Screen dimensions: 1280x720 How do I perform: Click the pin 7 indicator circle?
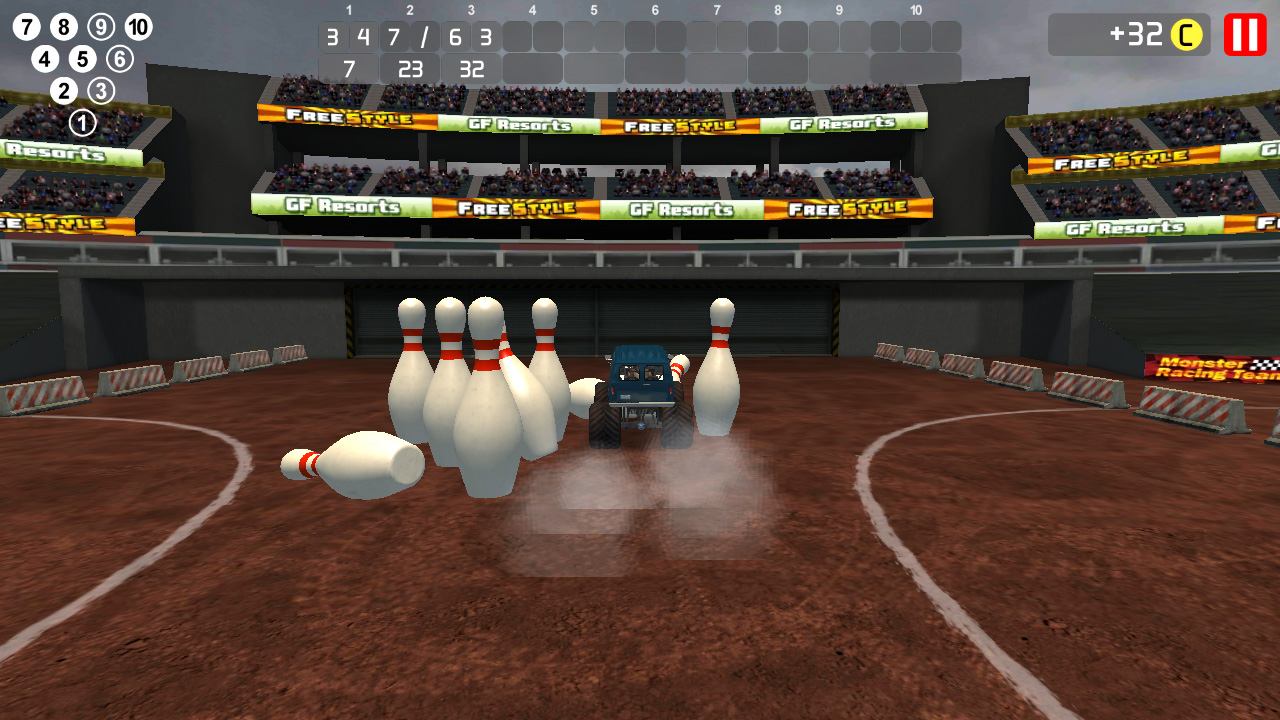point(25,25)
